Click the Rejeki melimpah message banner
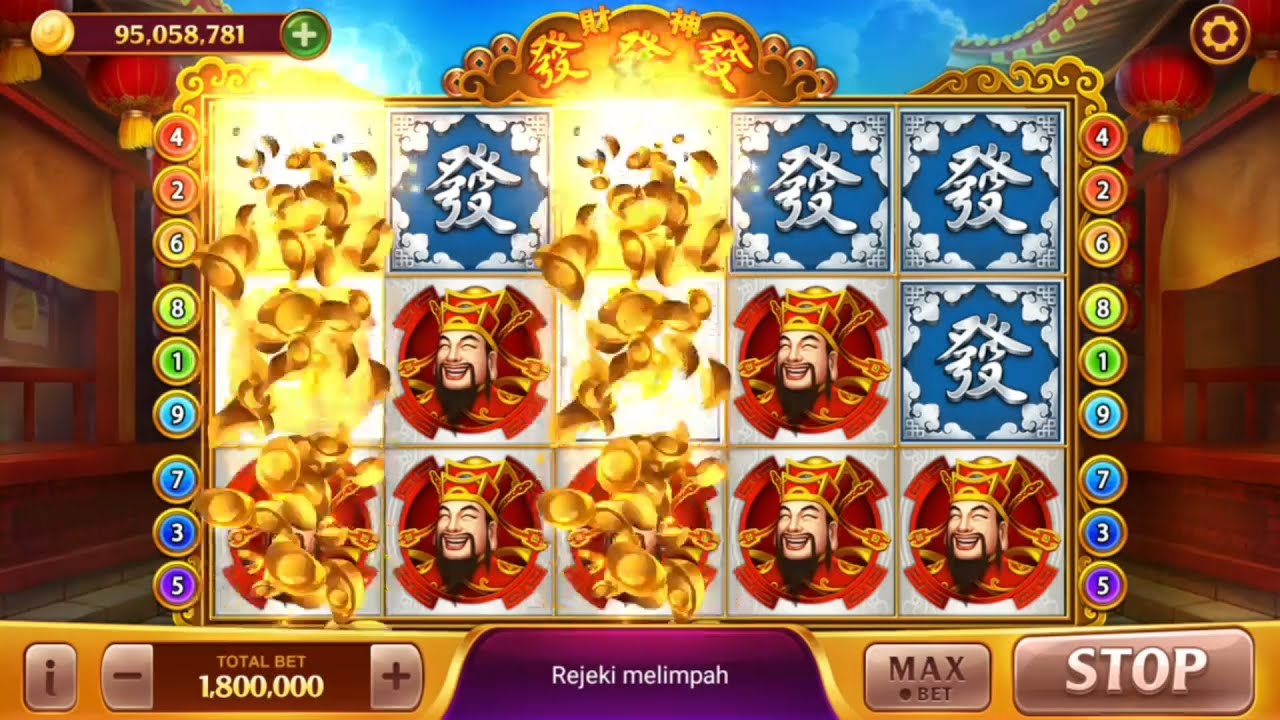Screen dimensions: 1280x720 [640, 676]
